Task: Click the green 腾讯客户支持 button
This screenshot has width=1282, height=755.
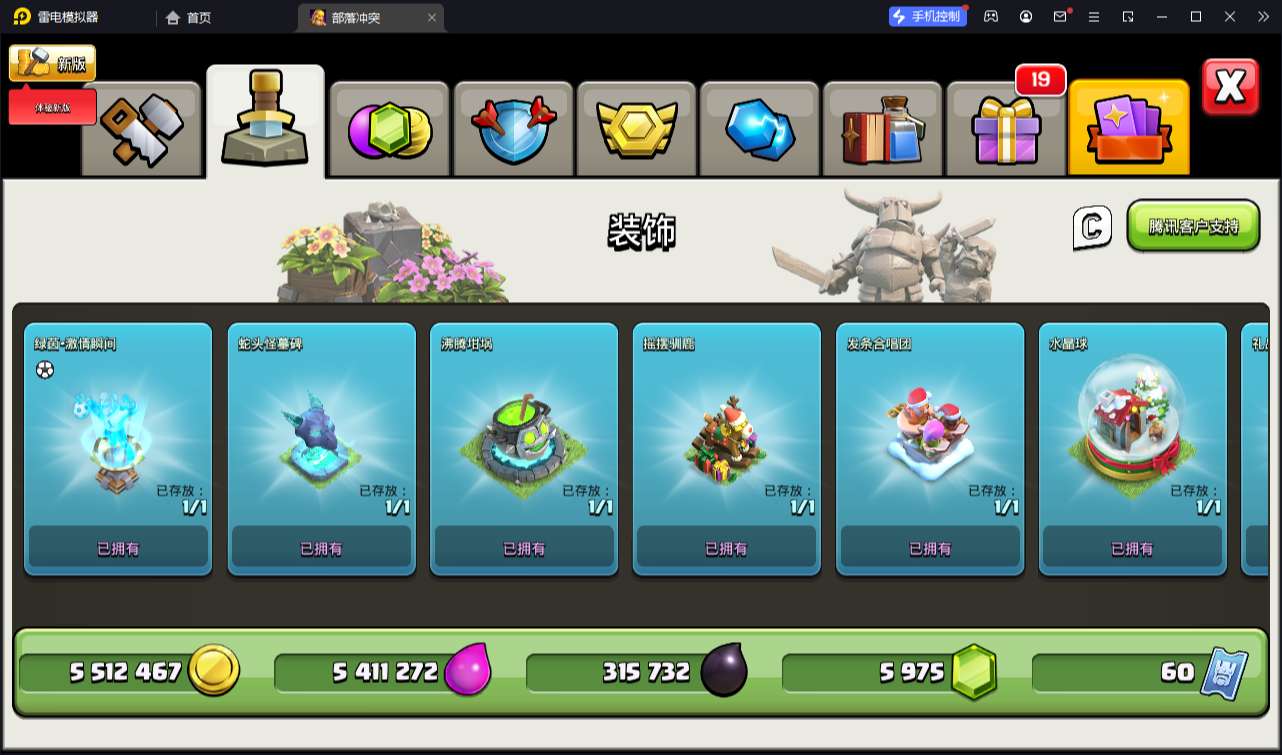Action: [1193, 226]
